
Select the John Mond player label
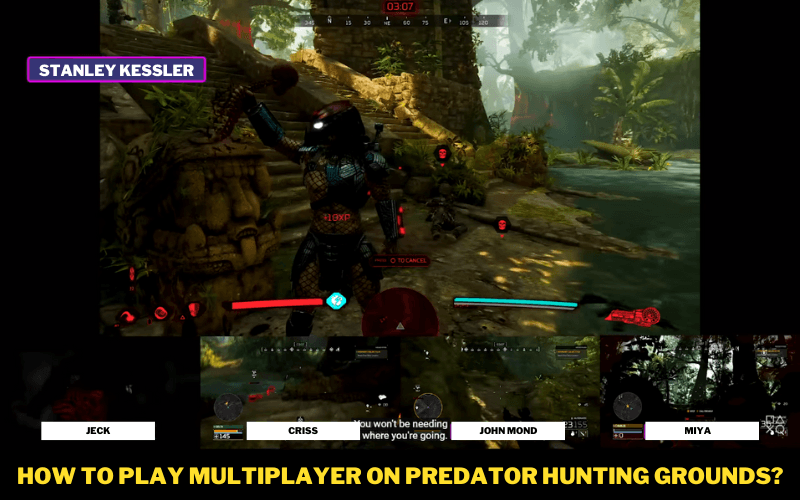point(508,431)
